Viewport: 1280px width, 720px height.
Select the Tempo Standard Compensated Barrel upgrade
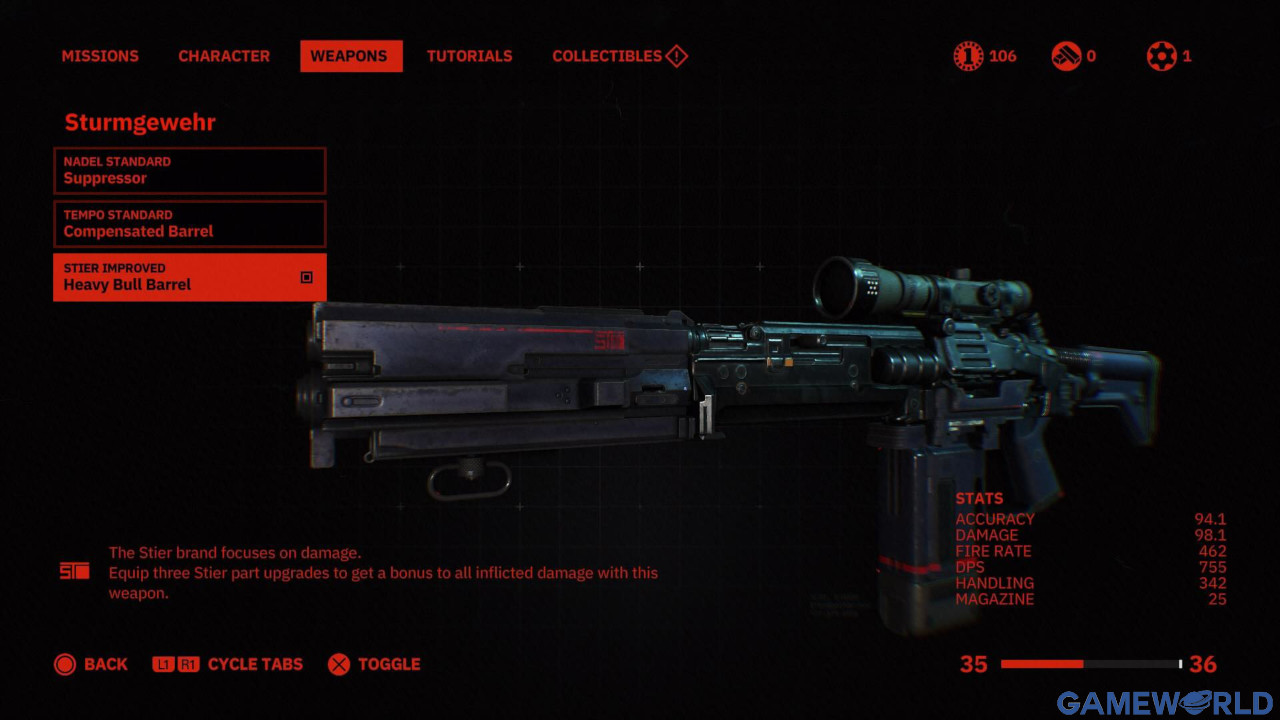(x=189, y=223)
